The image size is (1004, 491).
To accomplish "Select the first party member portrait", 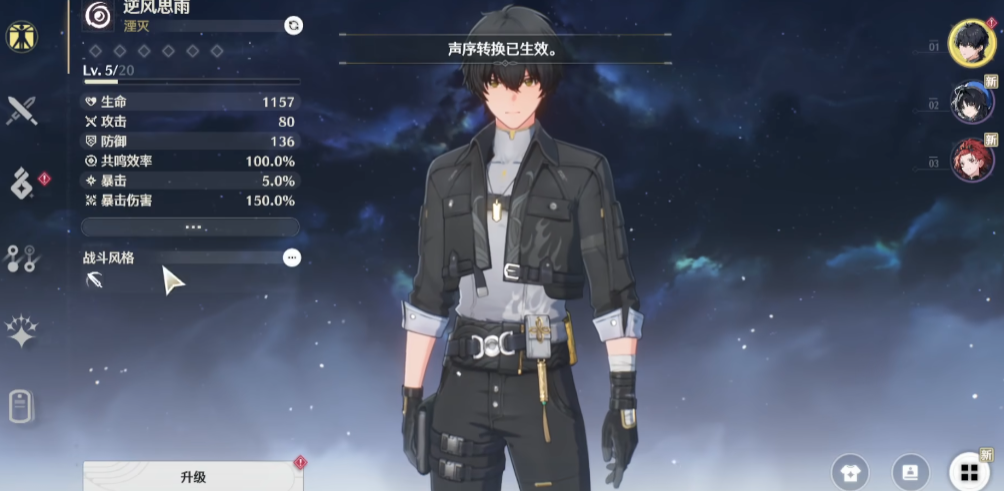I will (971, 43).
